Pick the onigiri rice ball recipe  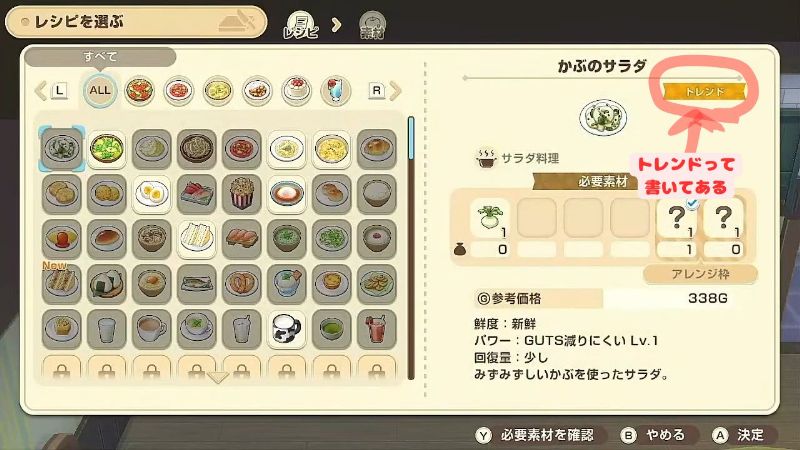[104, 284]
